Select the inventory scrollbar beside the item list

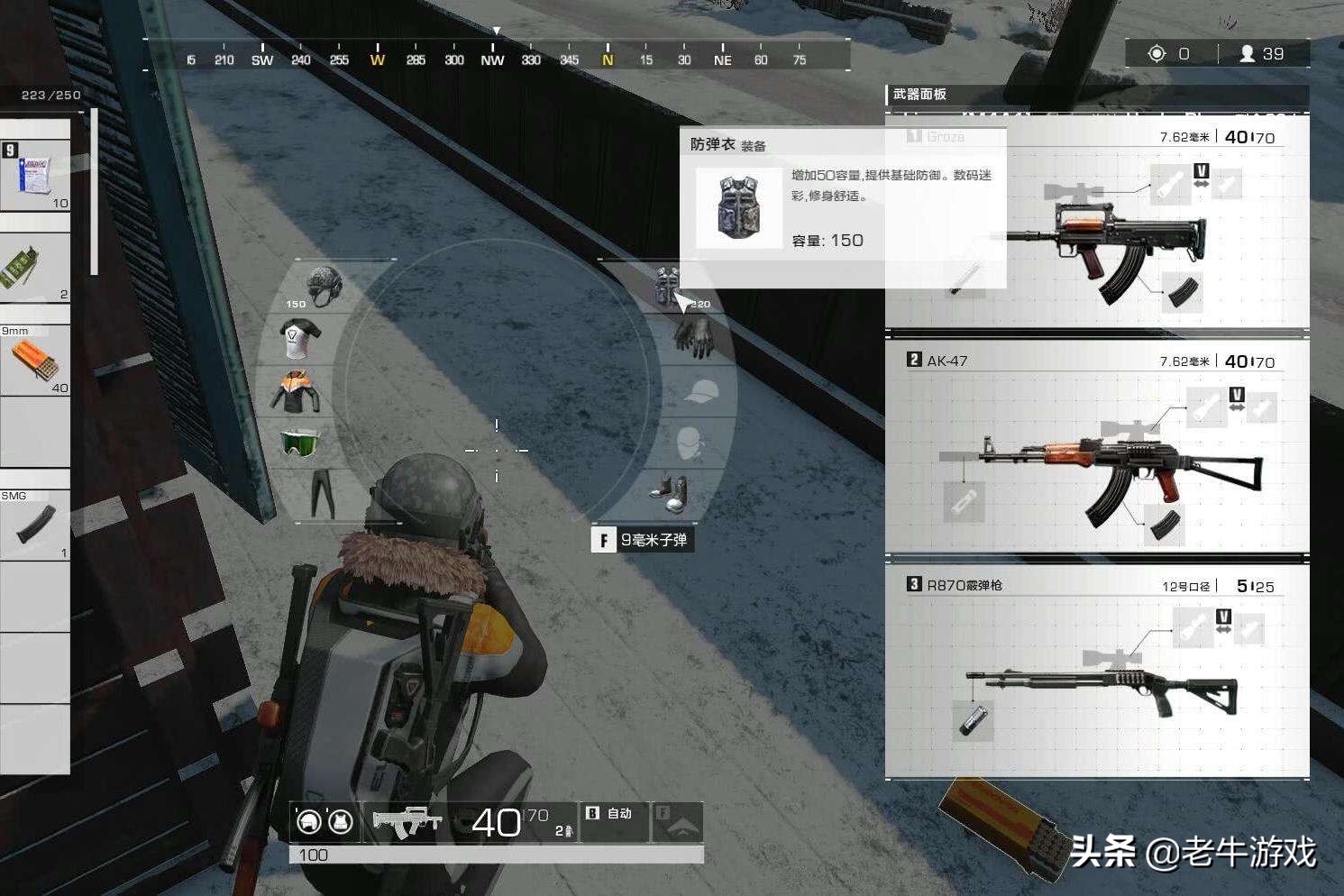tap(93, 192)
